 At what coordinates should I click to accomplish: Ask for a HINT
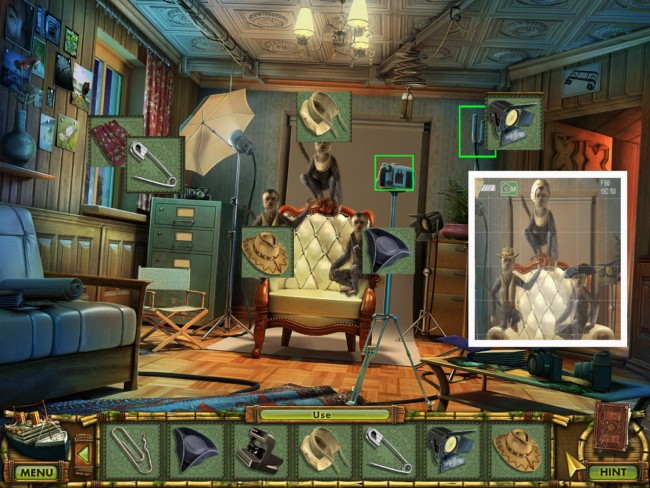[611, 472]
